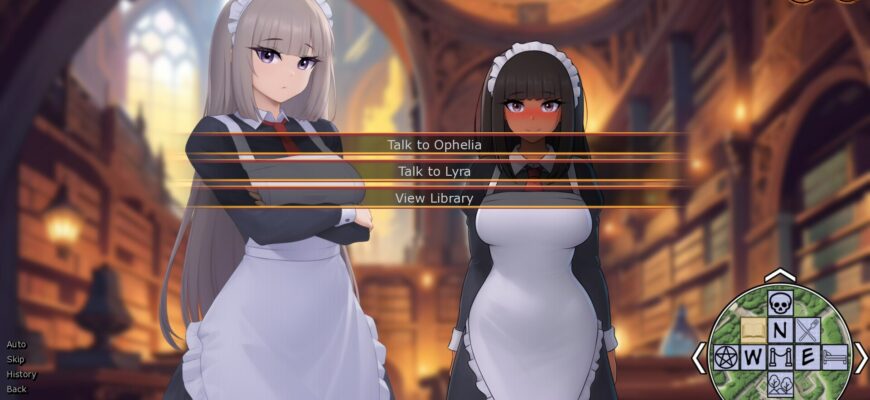Visit the bedroom via the bed icon
Image resolution: width=870 pixels, height=400 pixels.
pos(833,356)
